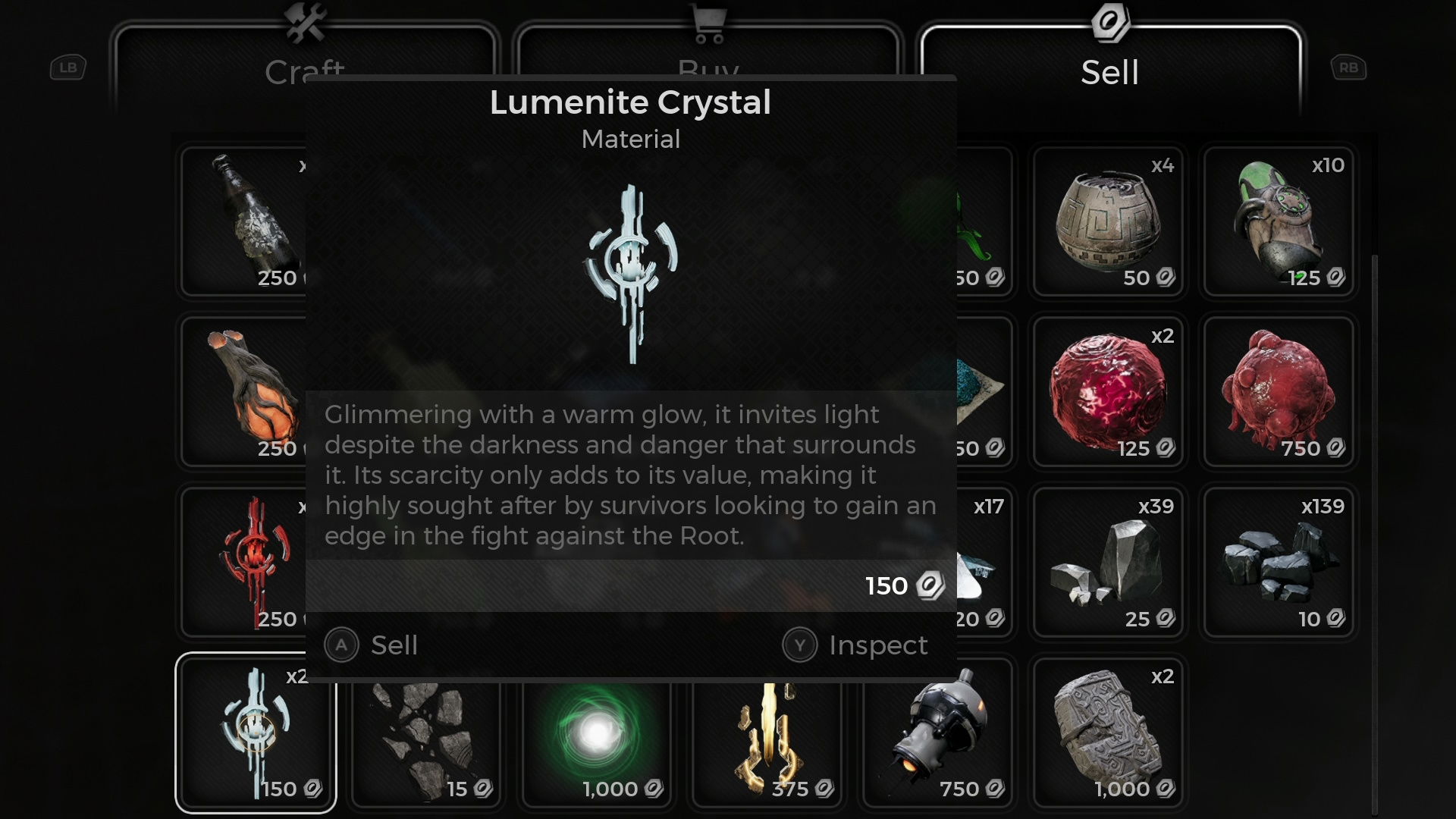Pick the green gas mask item x10
Image resolution: width=1456 pixels, height=819 pixels.
(x=1279, y=221)
